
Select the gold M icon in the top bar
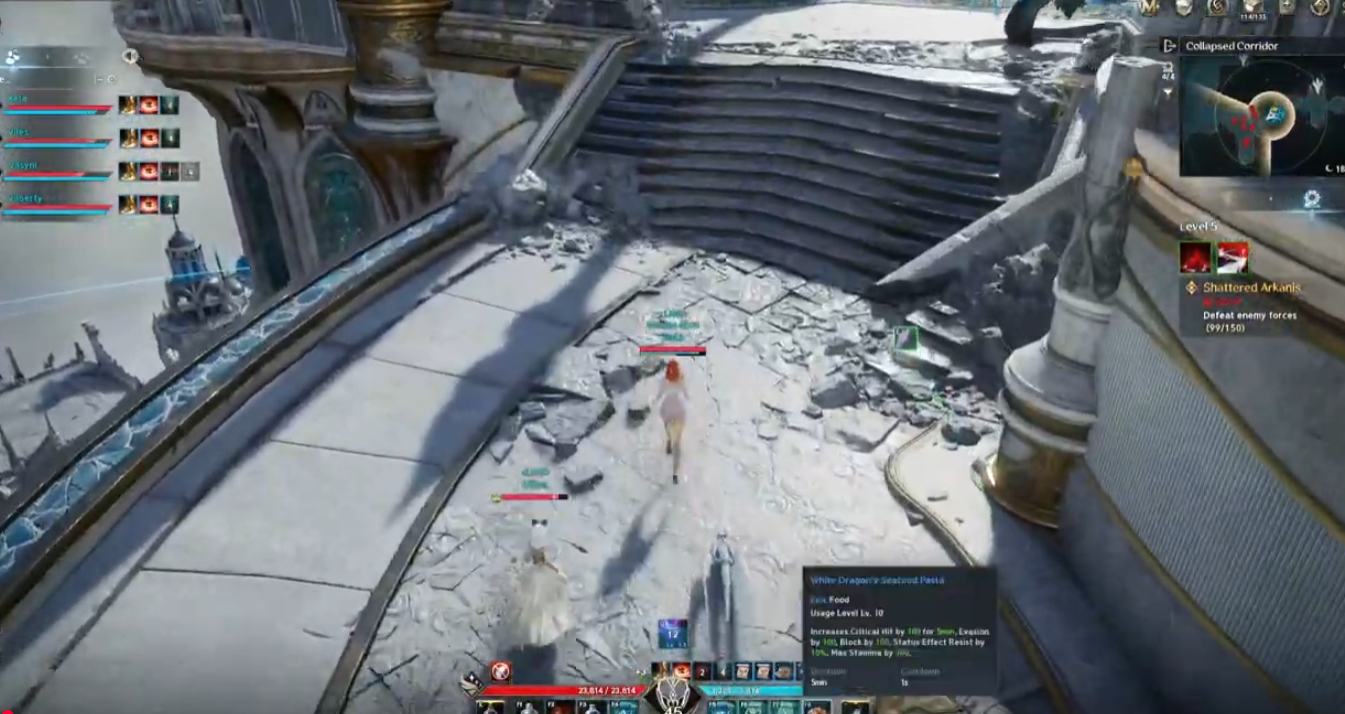coord(1150,7)
